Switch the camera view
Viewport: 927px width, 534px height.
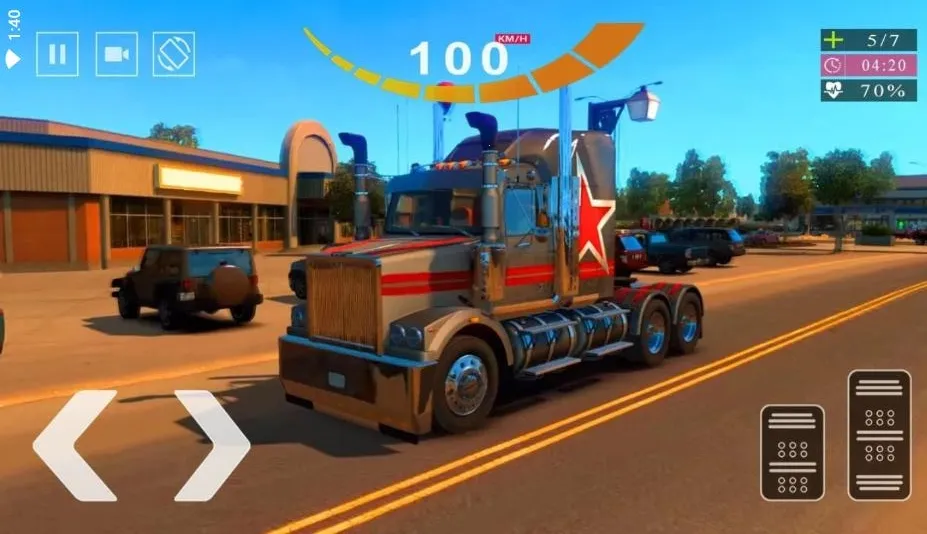[x=116, y=54]
